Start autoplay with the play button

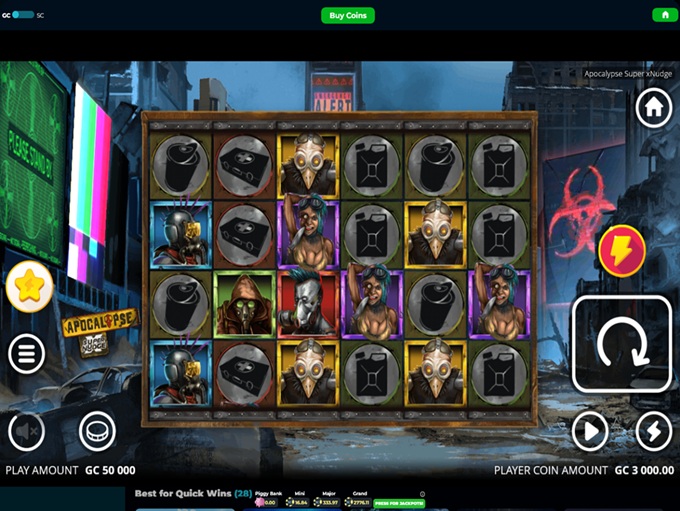[x=590, y=432]
